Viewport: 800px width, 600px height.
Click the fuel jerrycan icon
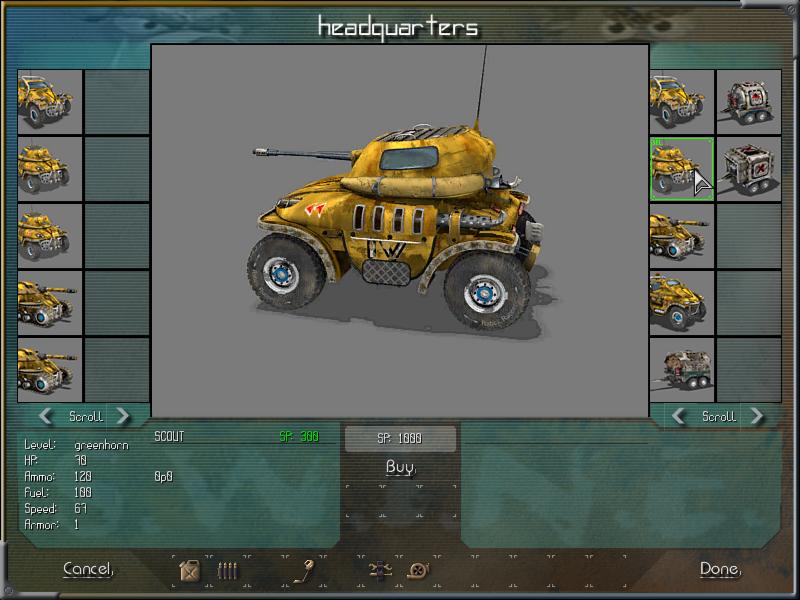point(189,571)
